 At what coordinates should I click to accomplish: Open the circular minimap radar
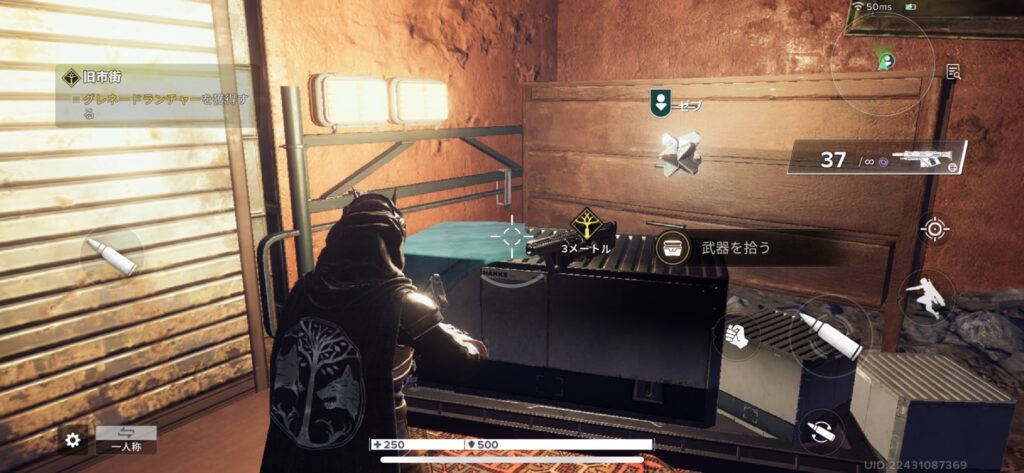point(883,63)
